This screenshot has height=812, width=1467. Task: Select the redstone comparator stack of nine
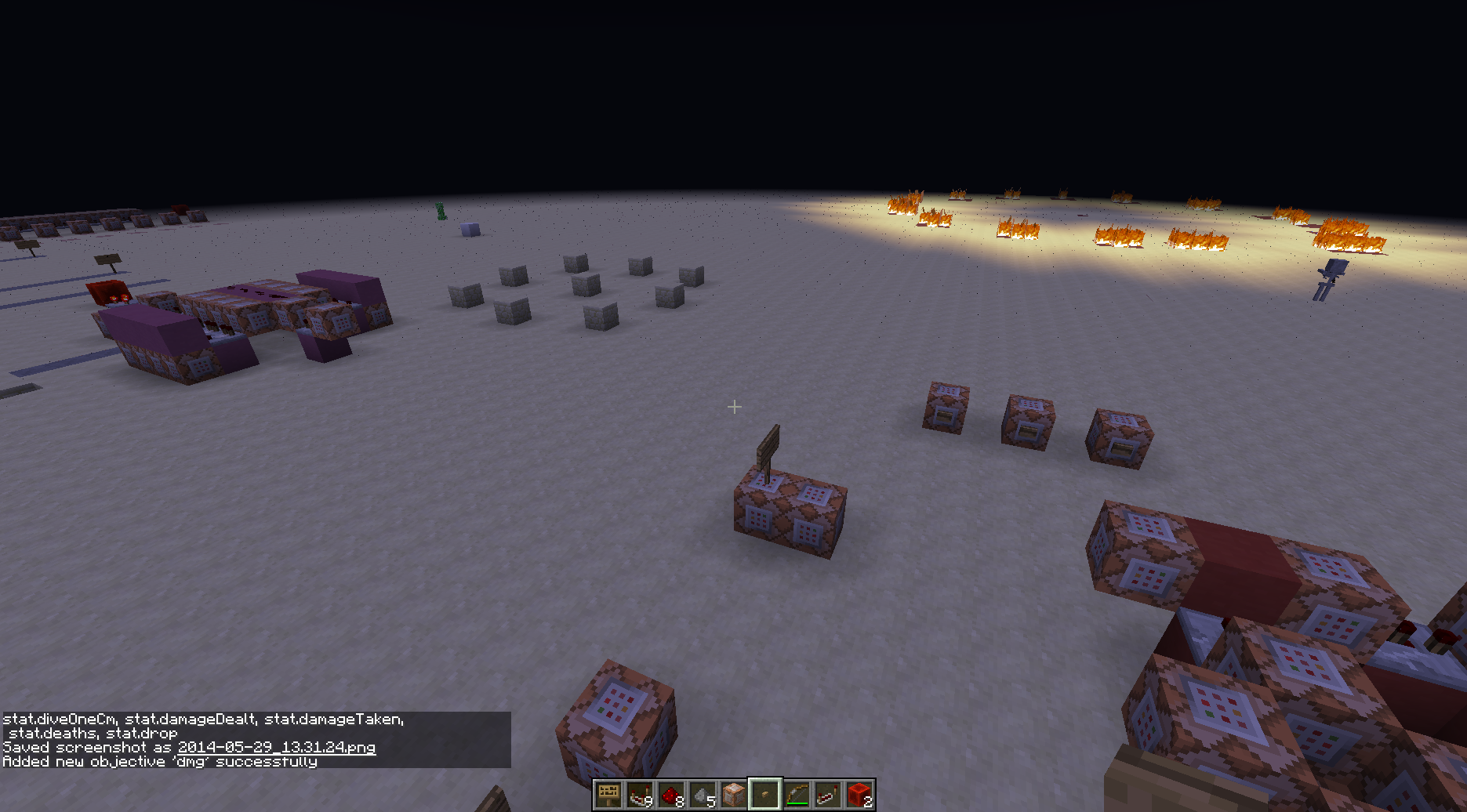(640, 795)
